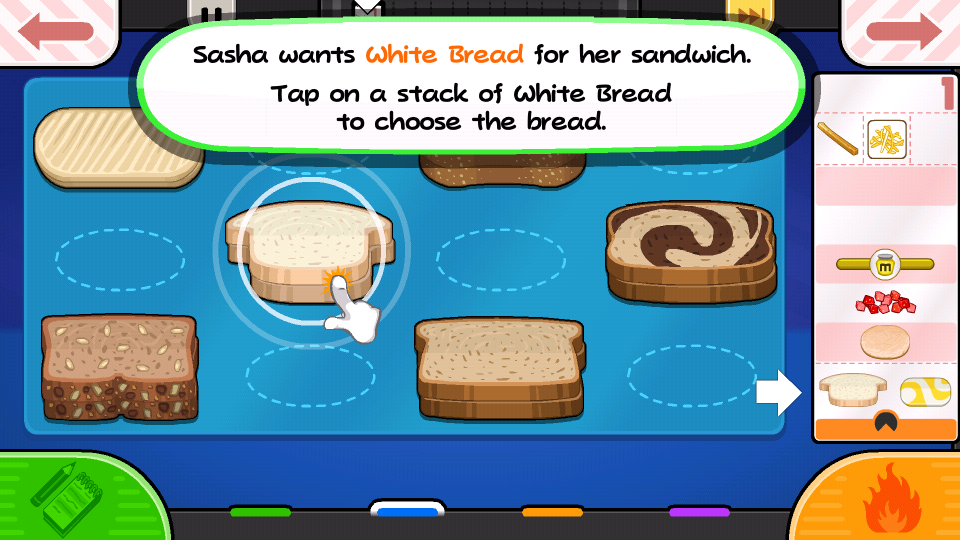
Task: Go to the next station with the right arrow
Action: click(x=902, y=29)
